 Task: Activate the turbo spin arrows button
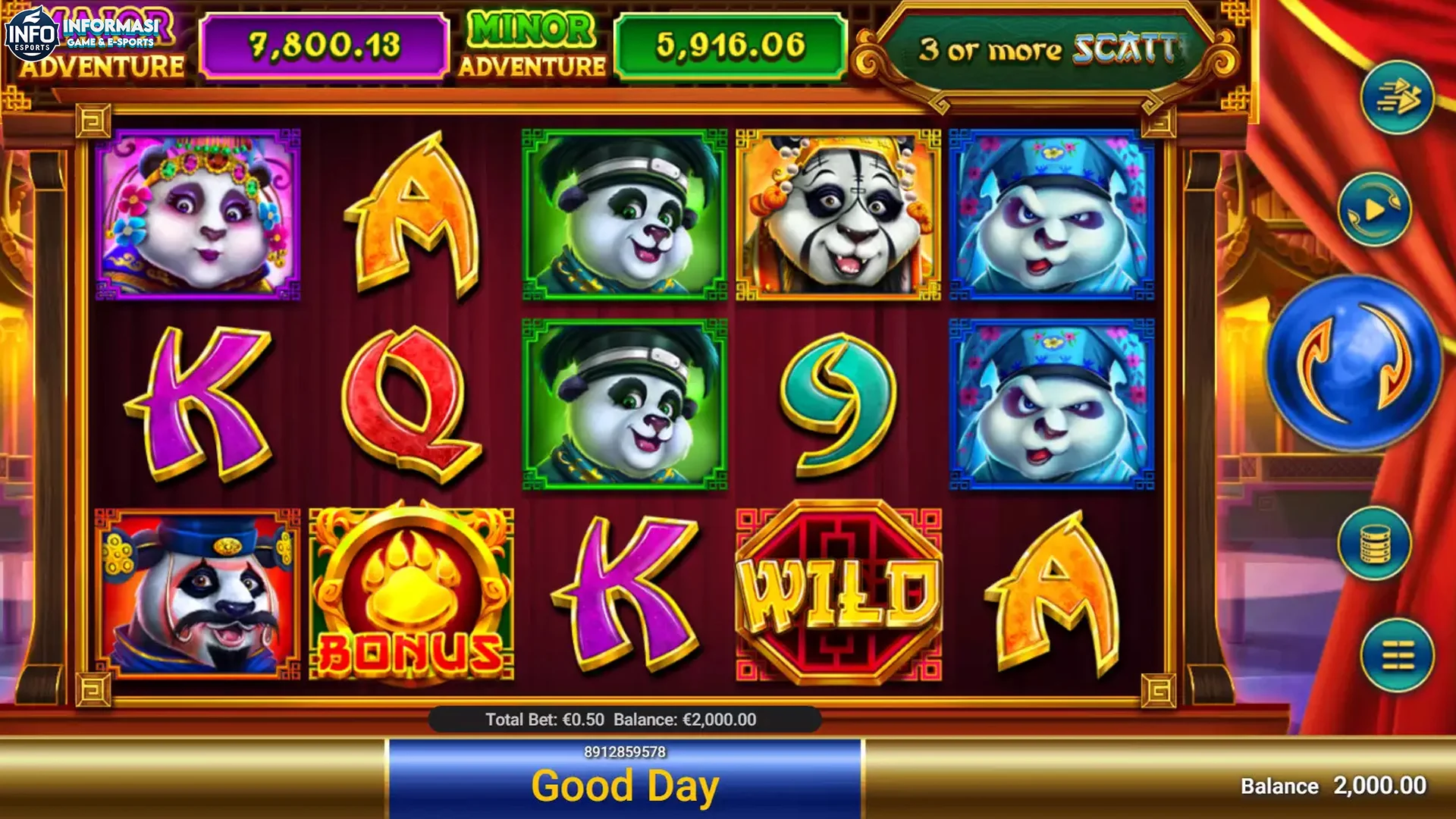click(x=1397, y=98)
